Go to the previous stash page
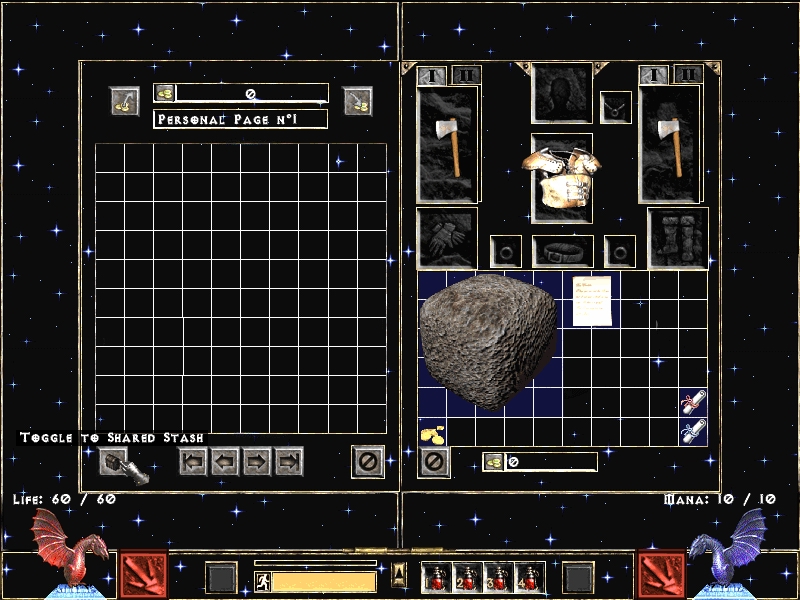Screen dimensions: 800x600 (224, 462)
